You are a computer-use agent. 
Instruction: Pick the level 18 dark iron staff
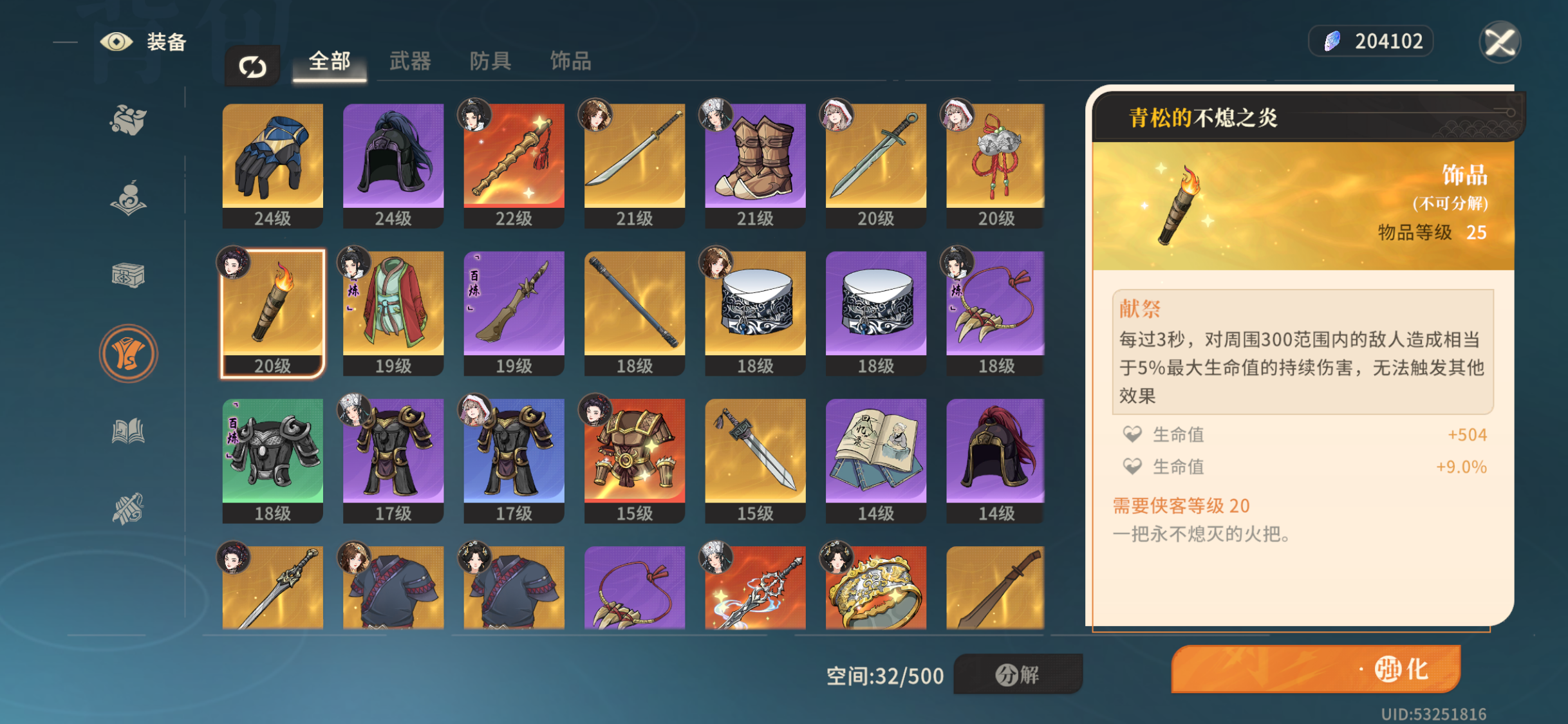tap(635, 311)
